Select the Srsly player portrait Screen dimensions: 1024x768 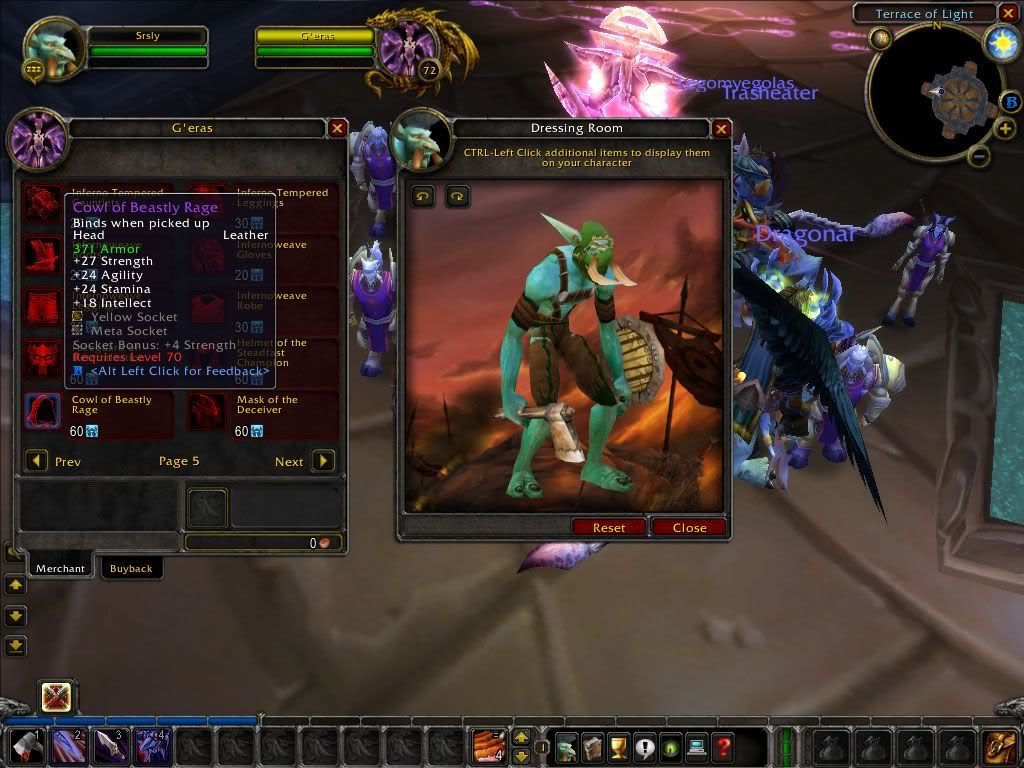pos(53,50)
